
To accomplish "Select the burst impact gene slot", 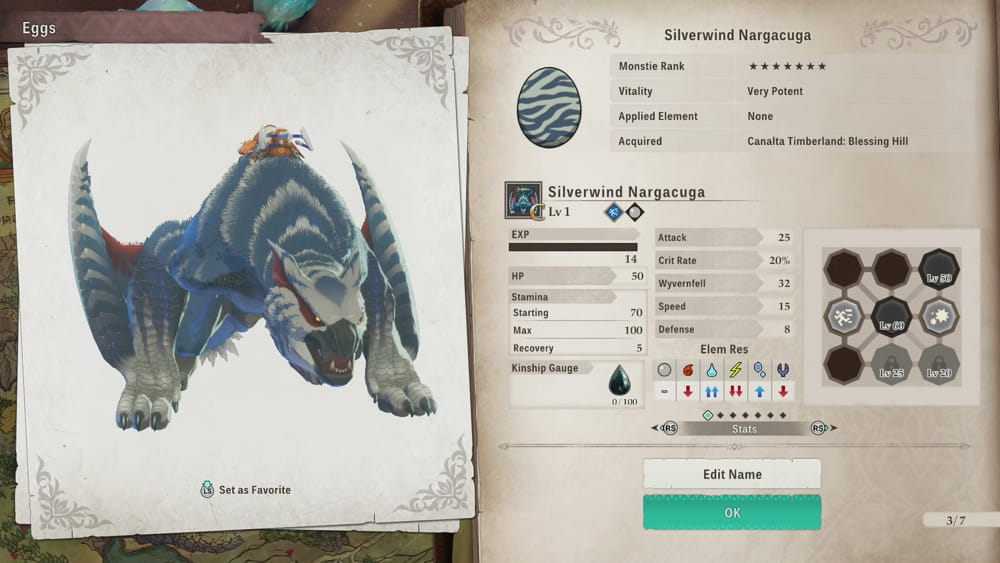I will (x=938, y=317).
